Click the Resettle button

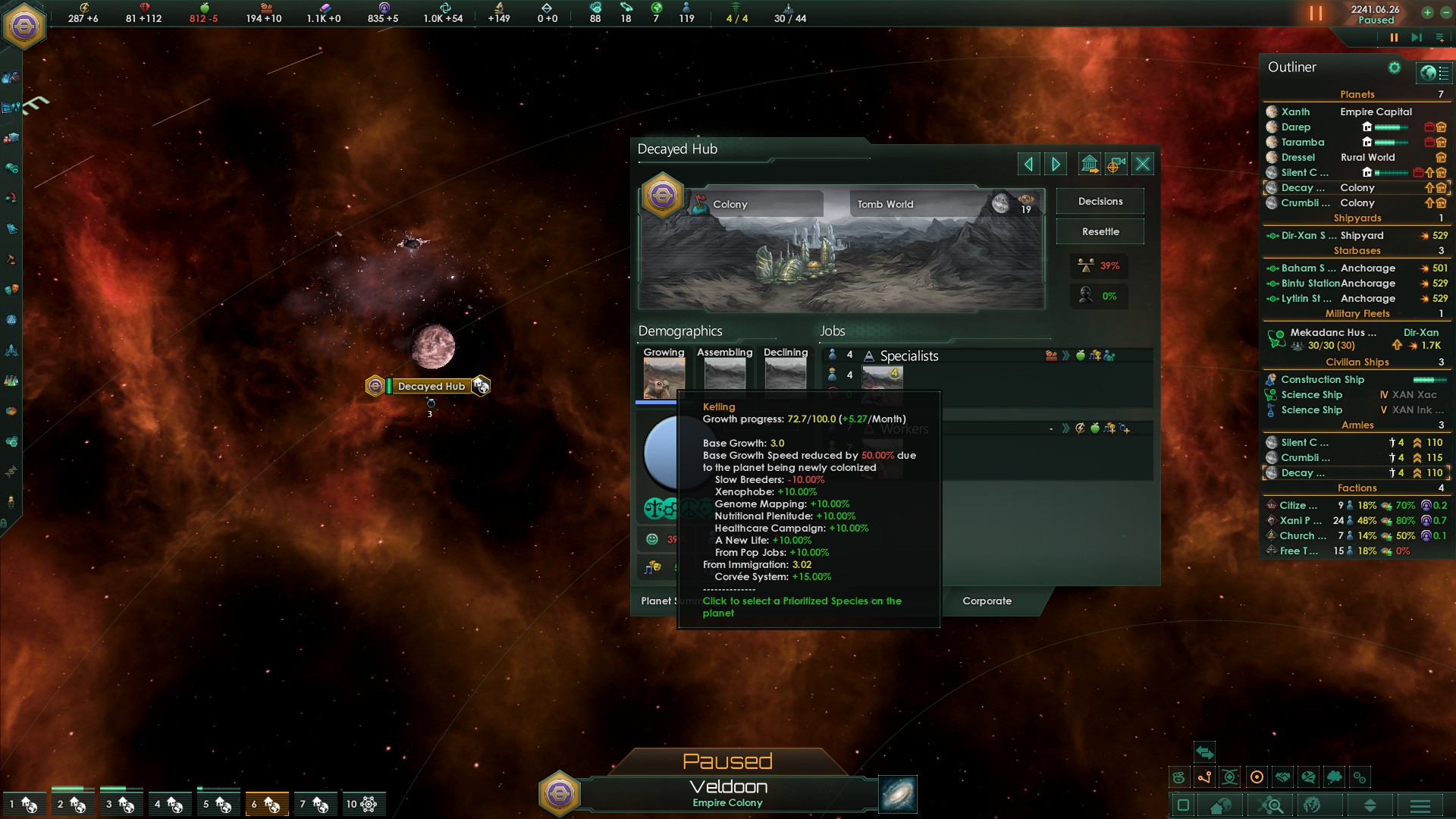(x=1100, y=232)
